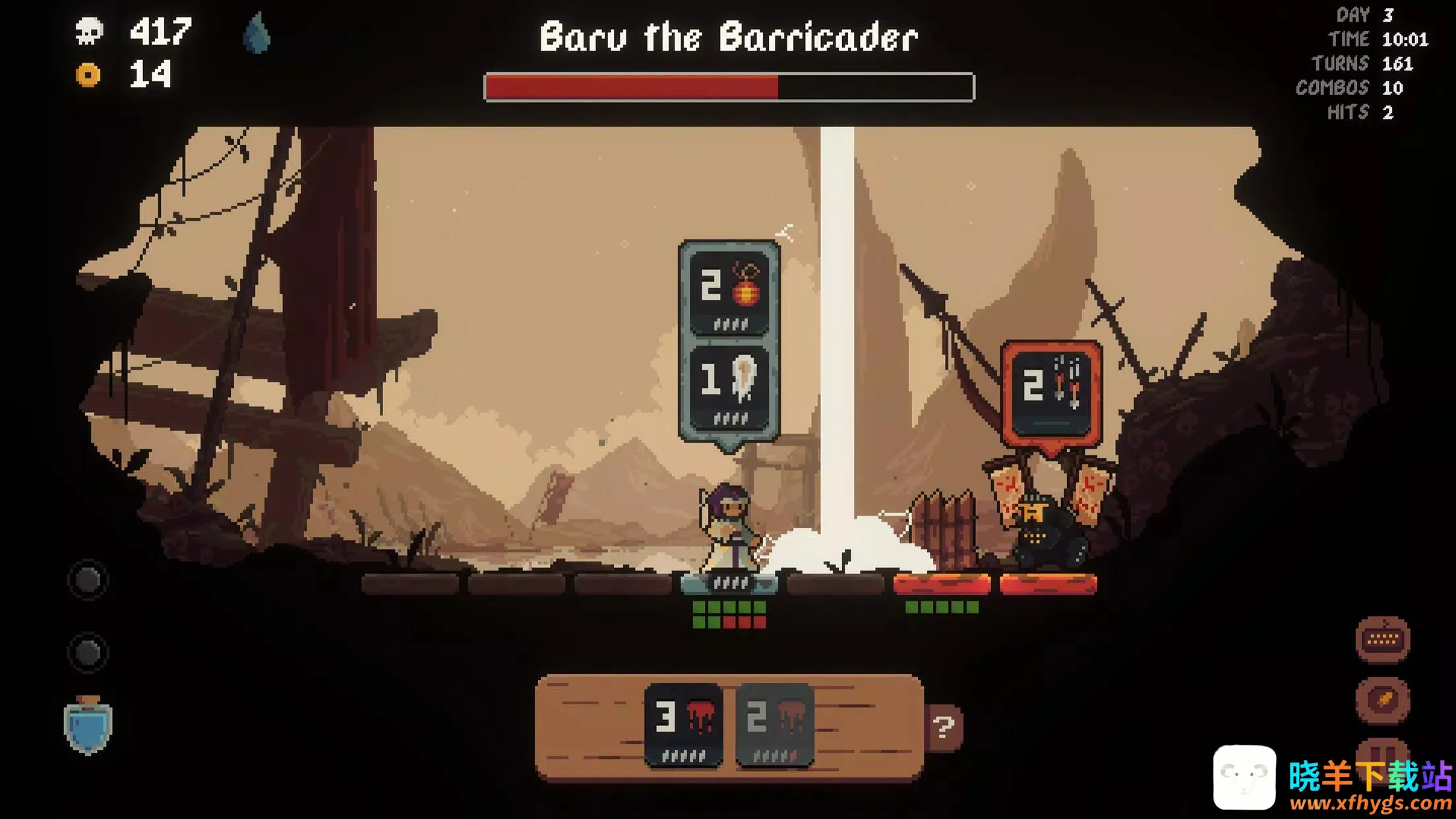Click the gold coin icon

coord(88,75)
